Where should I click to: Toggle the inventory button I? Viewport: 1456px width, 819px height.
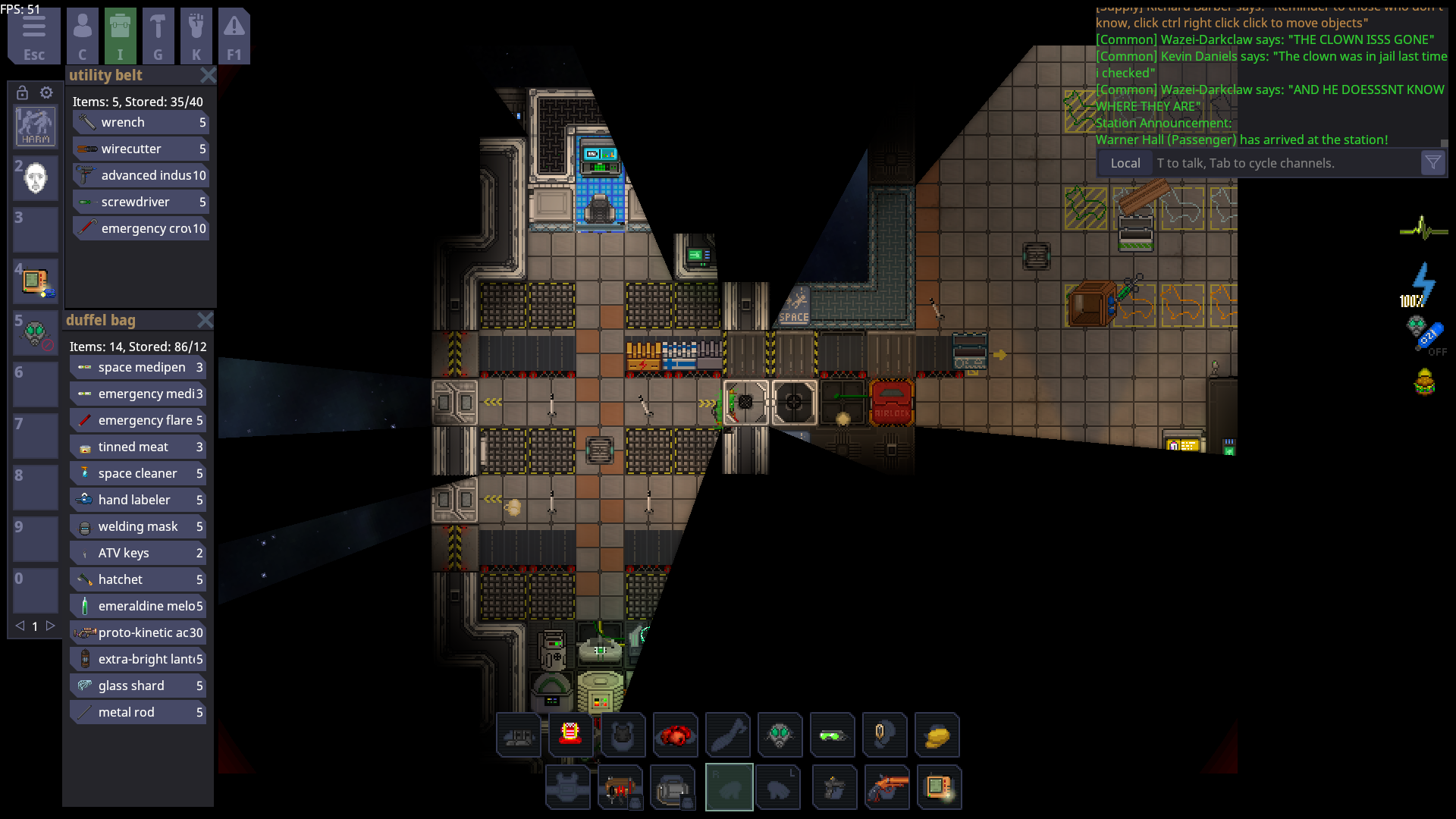coord(120,36)
